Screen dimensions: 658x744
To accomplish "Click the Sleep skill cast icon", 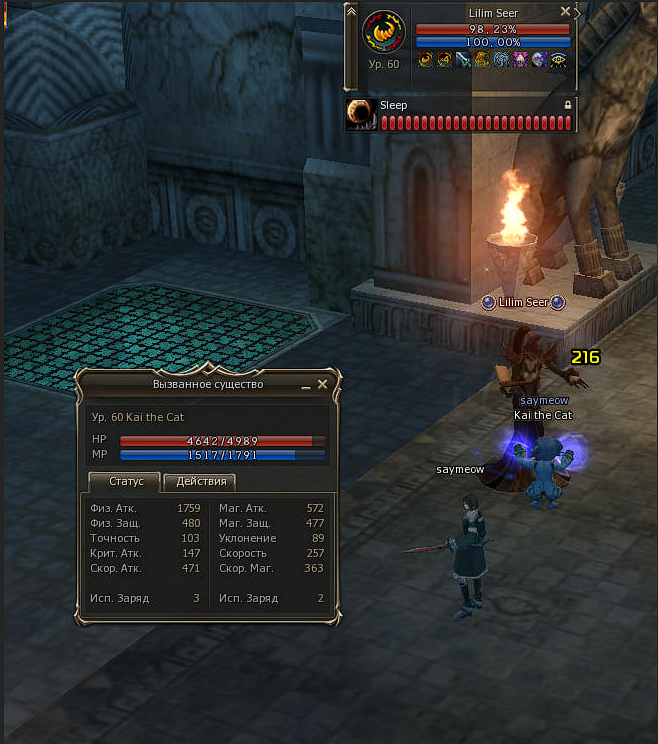I will pos(360,115).
